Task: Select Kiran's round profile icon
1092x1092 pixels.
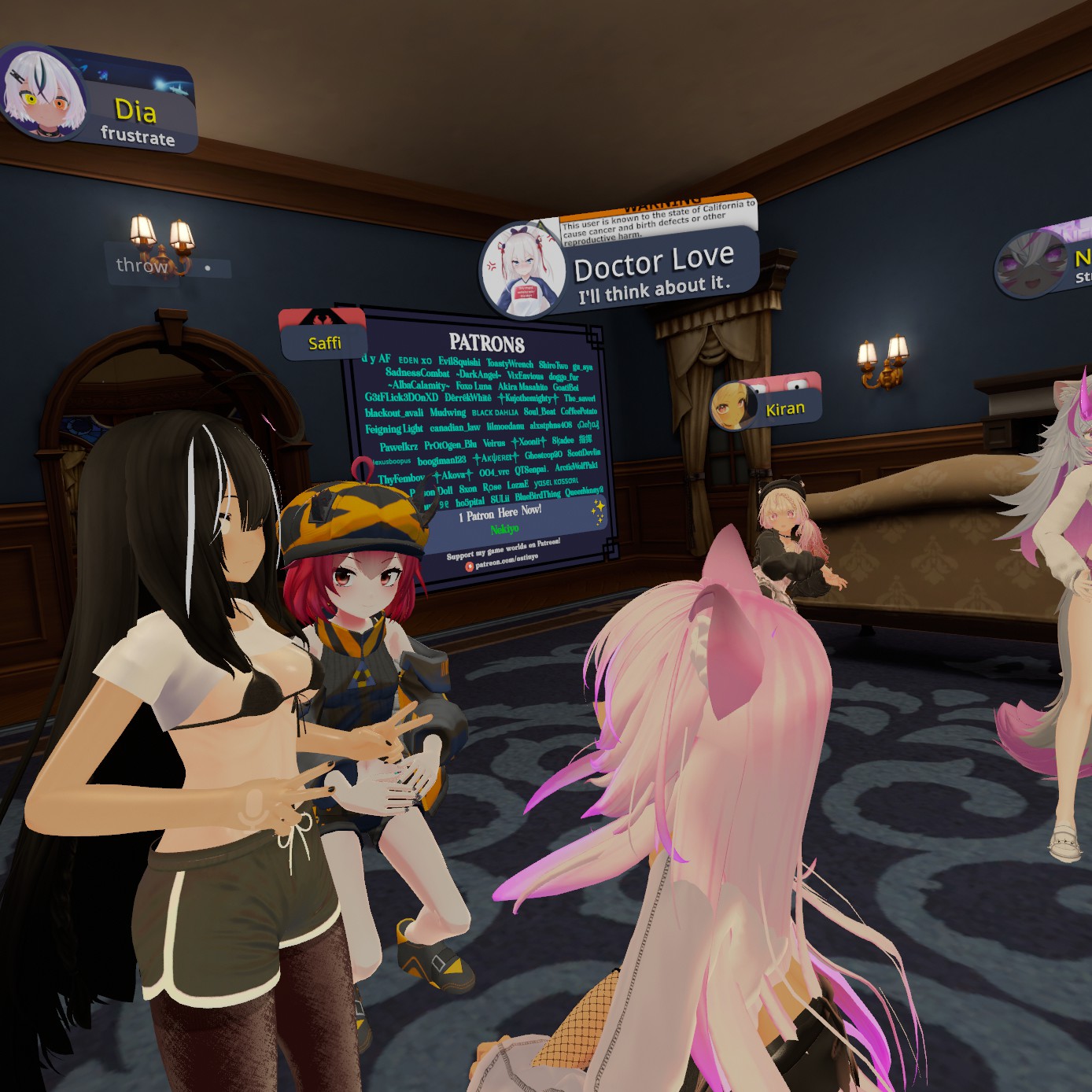Action: tap(732, 407)
